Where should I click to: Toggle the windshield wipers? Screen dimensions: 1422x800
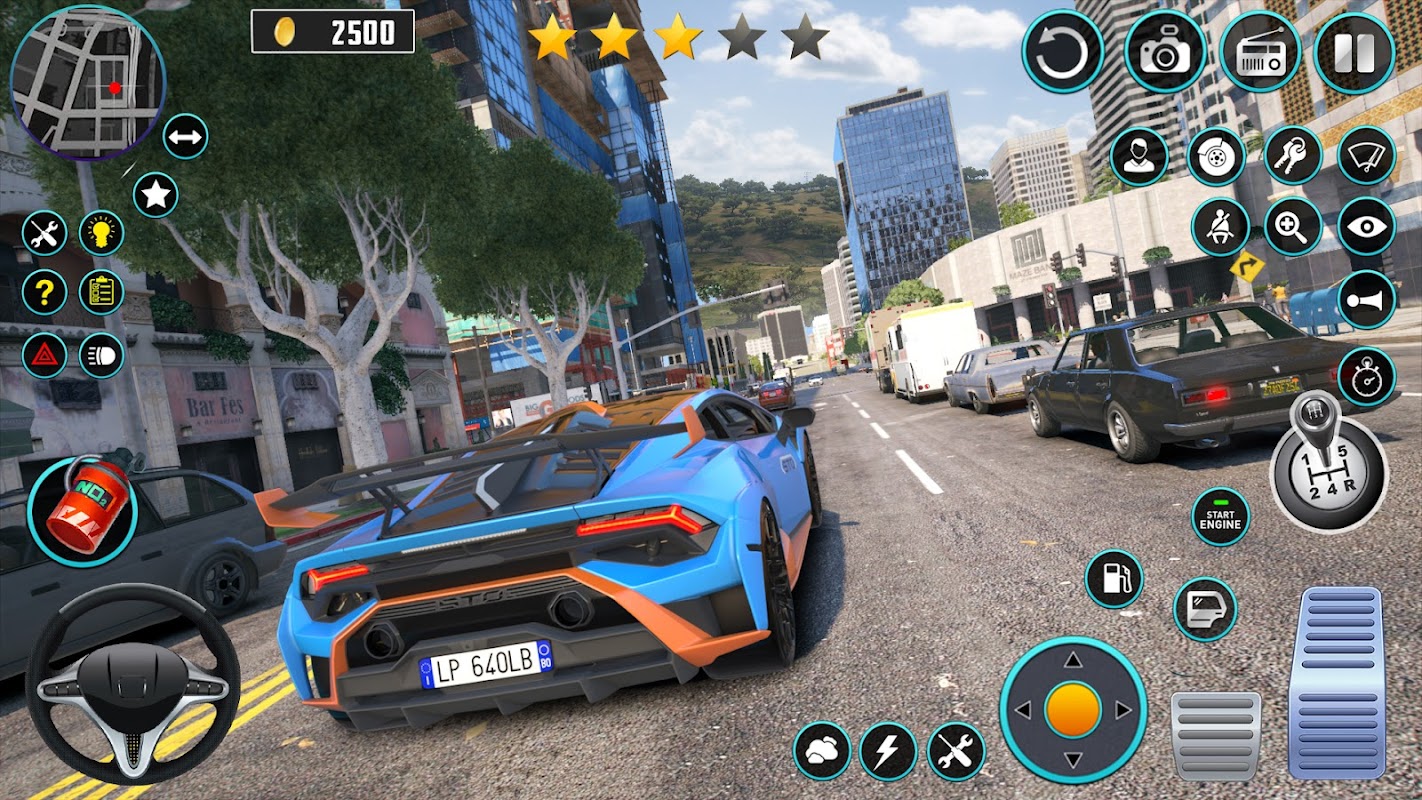[x=1366, y=156]
